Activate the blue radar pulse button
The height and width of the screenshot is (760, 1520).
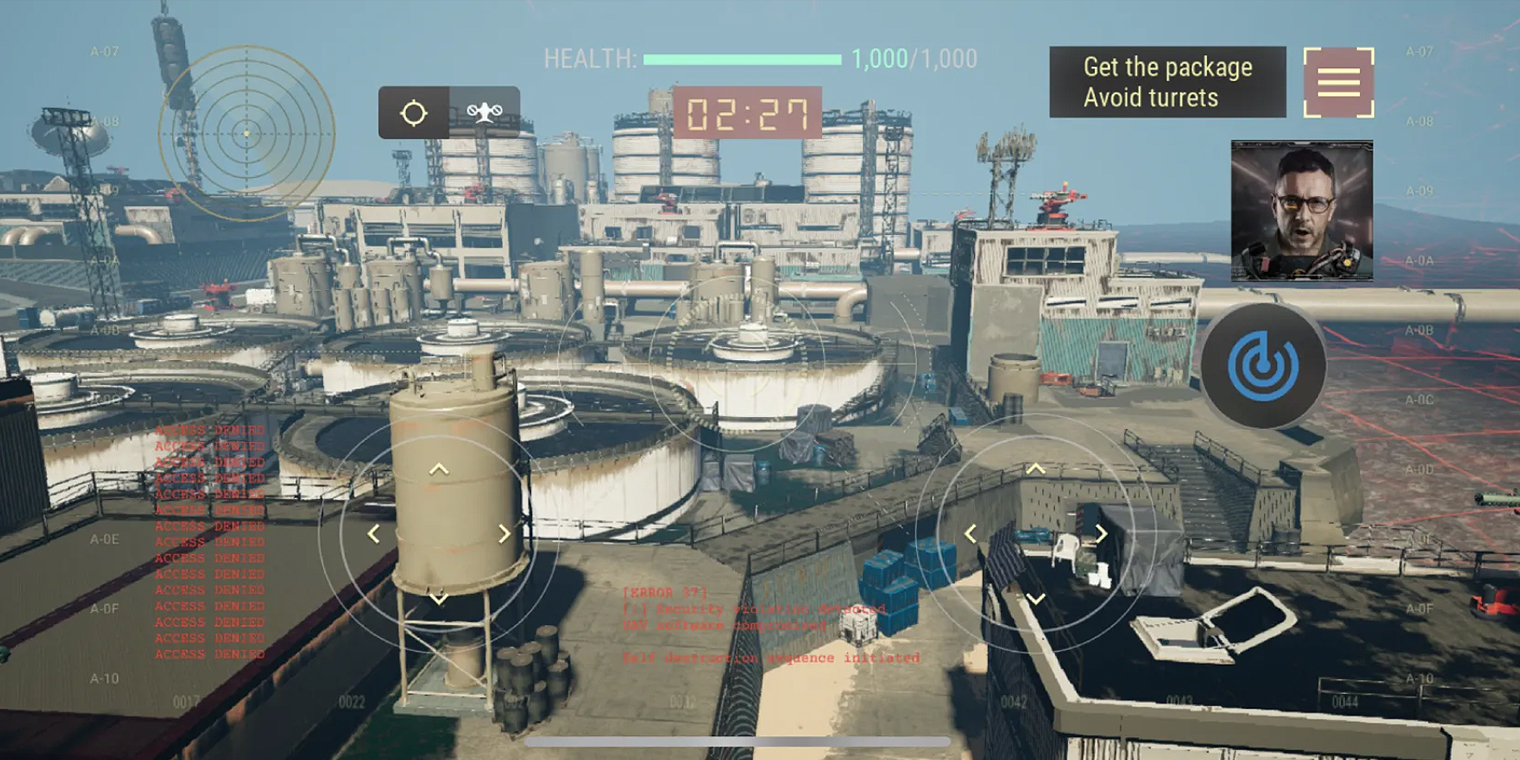coord(1263,366)
